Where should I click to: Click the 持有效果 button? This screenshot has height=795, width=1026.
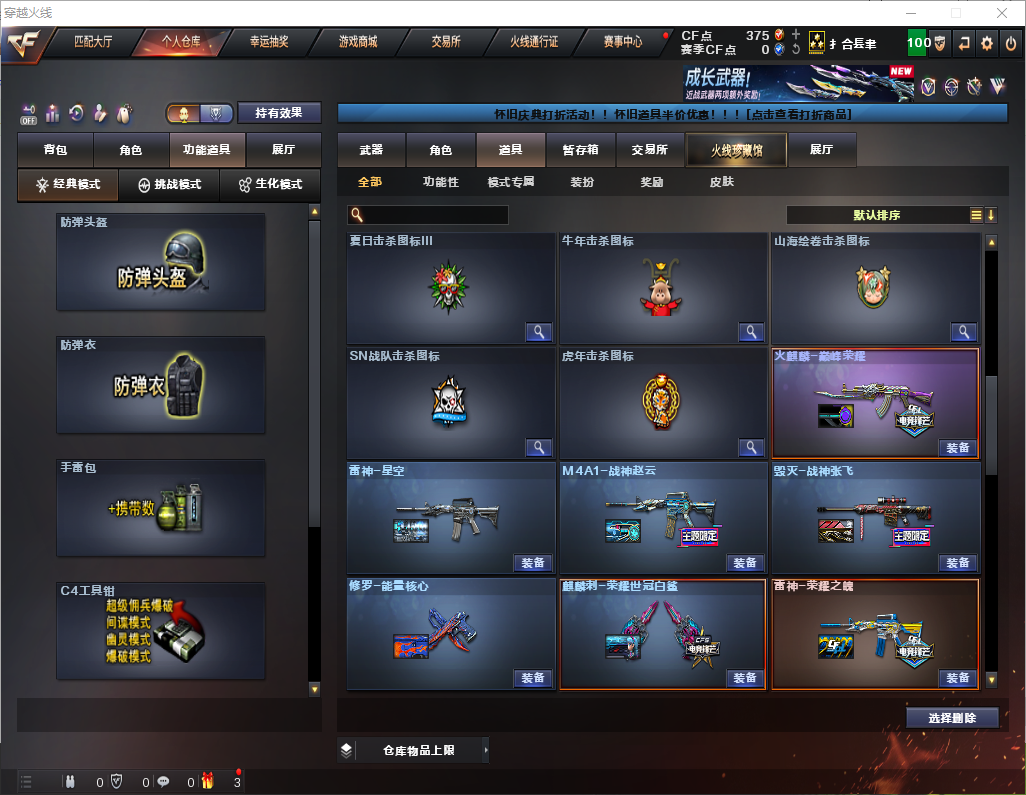pos(279,113)
